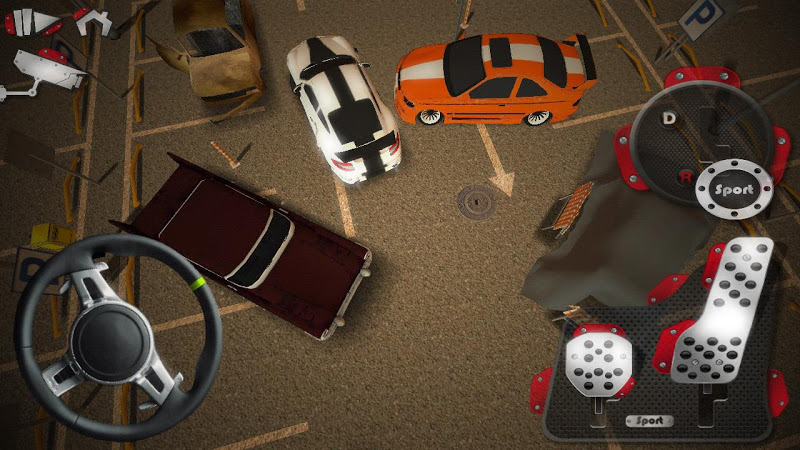Shift into Drive with the D gear

669,118
